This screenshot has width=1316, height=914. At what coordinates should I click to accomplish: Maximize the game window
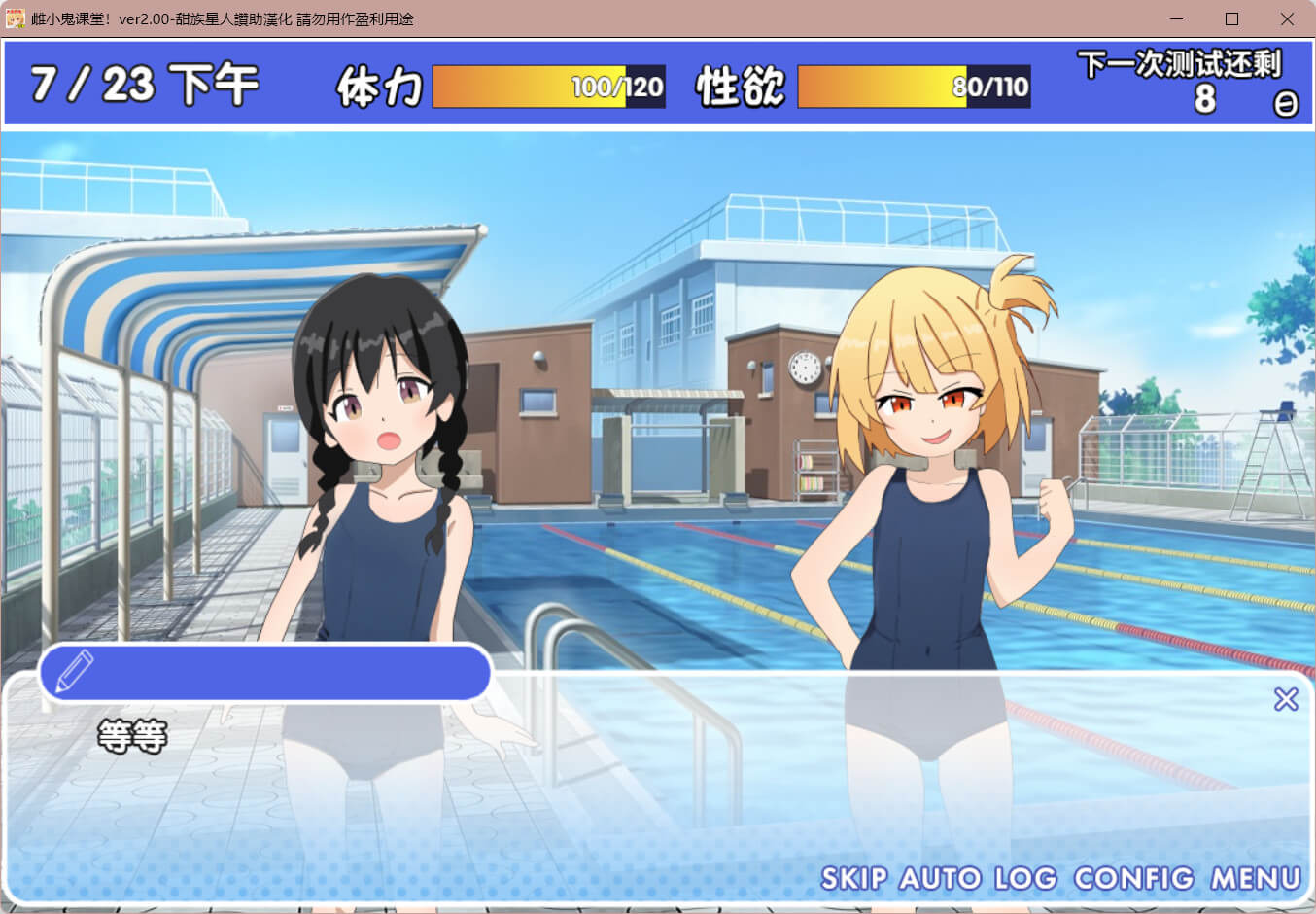coord(1231,19)
